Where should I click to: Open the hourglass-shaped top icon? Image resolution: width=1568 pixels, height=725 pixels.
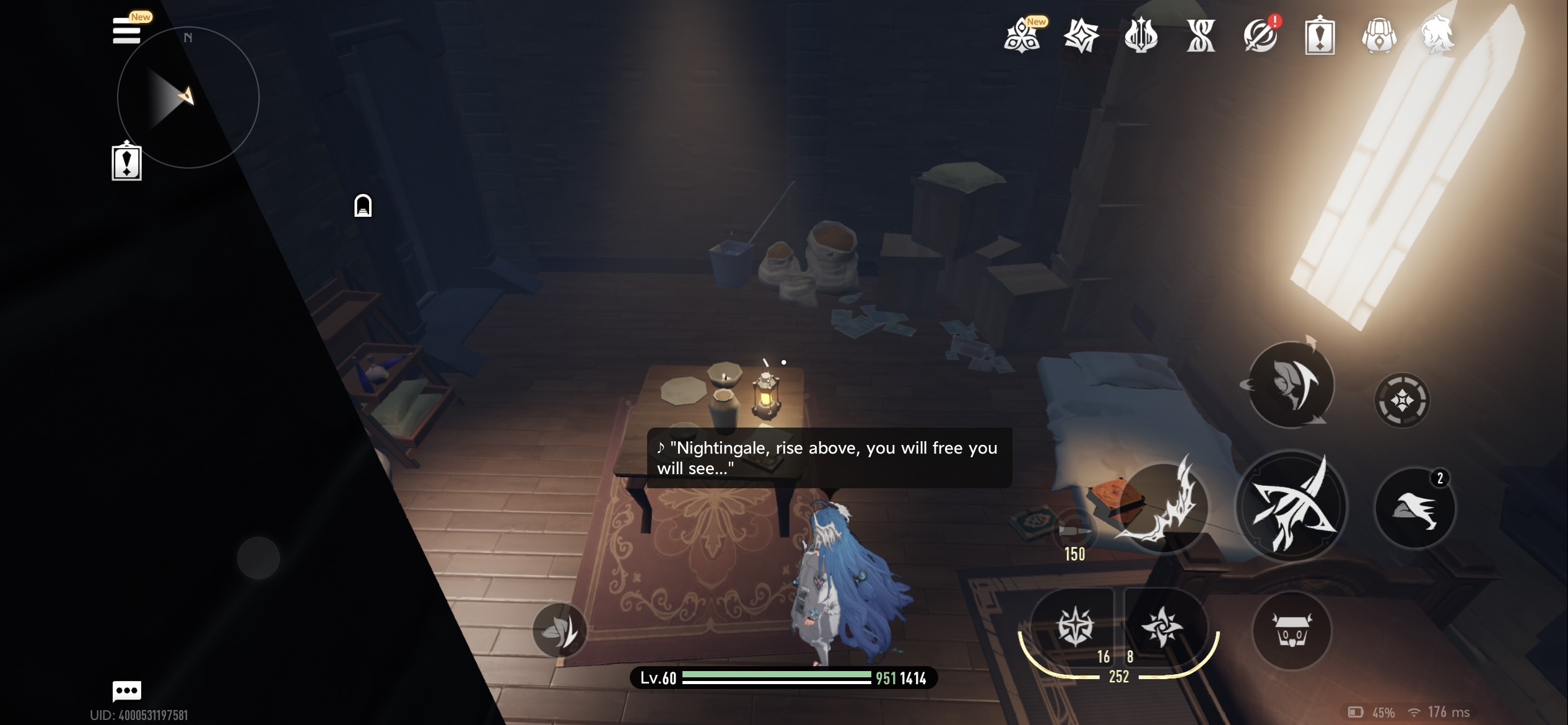1201,36
